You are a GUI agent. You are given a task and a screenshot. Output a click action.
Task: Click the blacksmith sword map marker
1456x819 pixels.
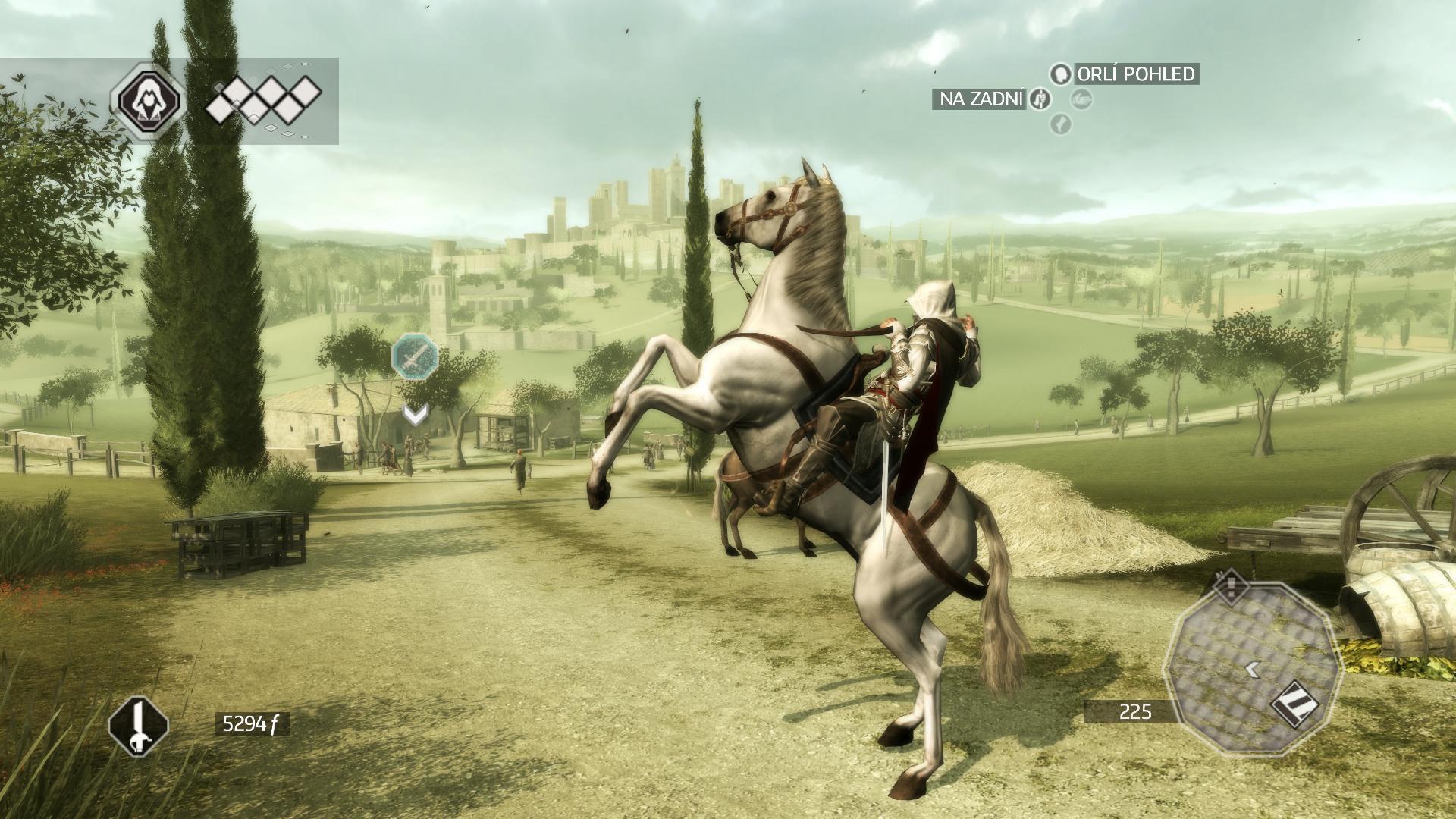point(415,356)
